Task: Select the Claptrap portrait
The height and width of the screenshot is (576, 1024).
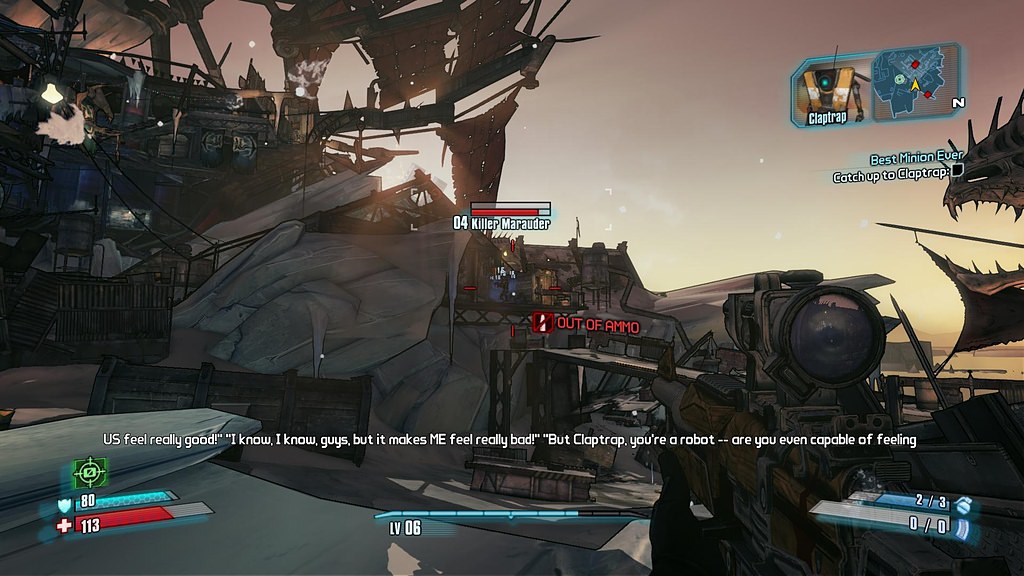Action: 830,90
